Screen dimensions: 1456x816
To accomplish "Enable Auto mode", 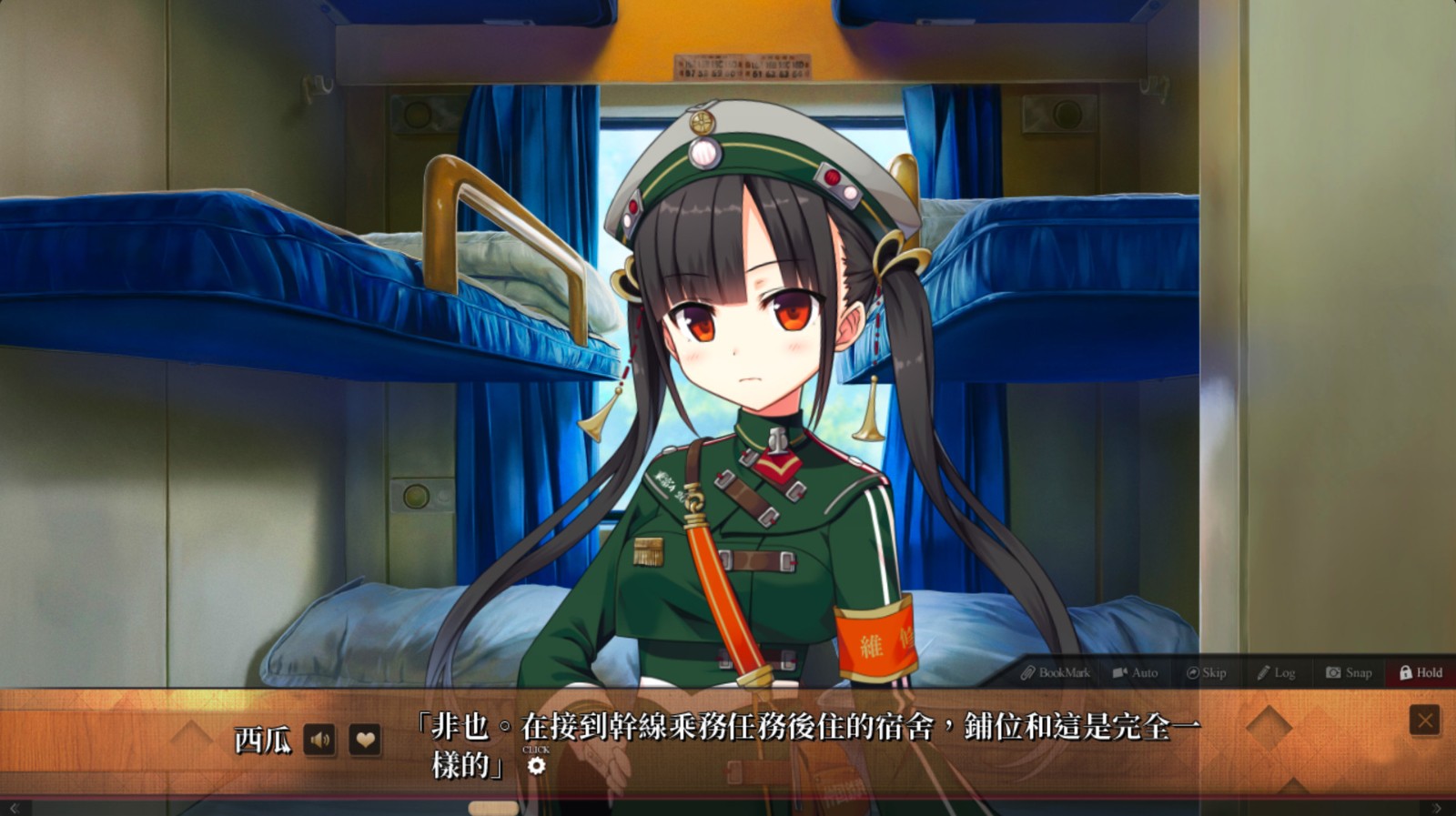I will pyautogui.click(x=1135, y=673).
